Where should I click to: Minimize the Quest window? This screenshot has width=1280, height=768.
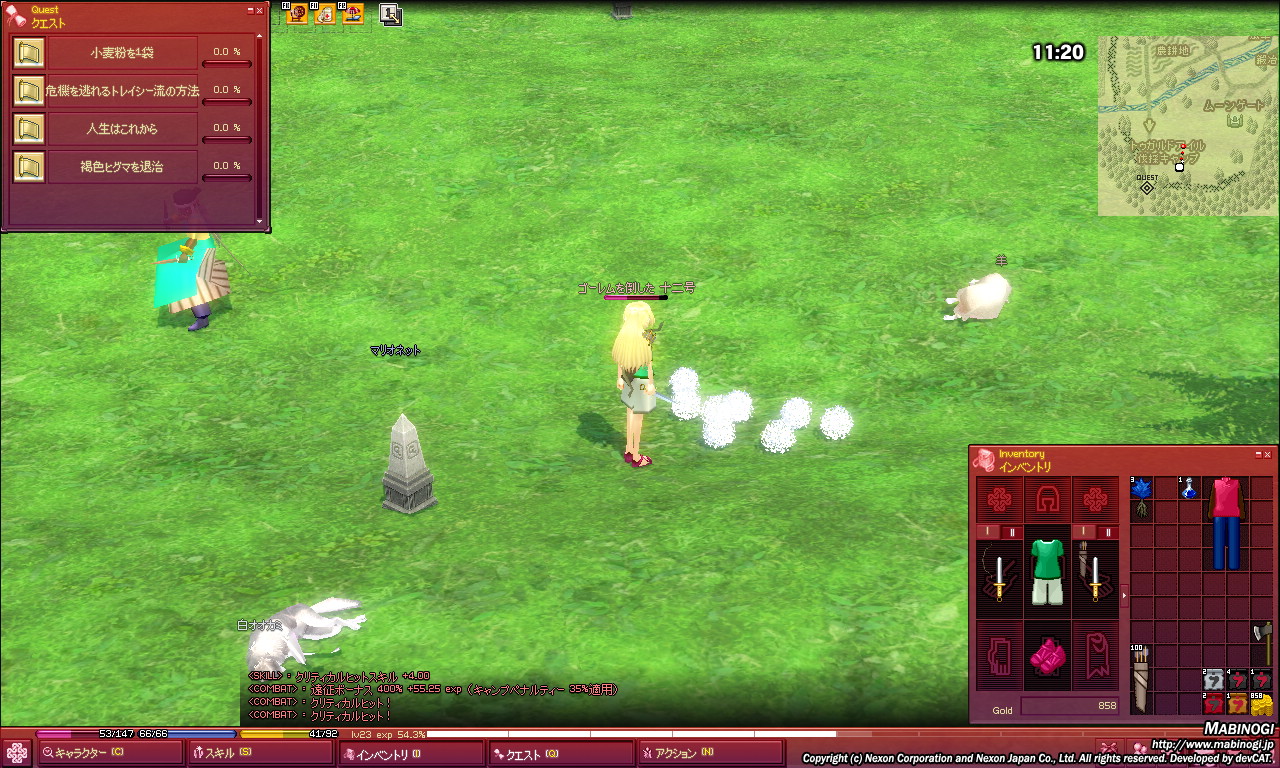249,10
